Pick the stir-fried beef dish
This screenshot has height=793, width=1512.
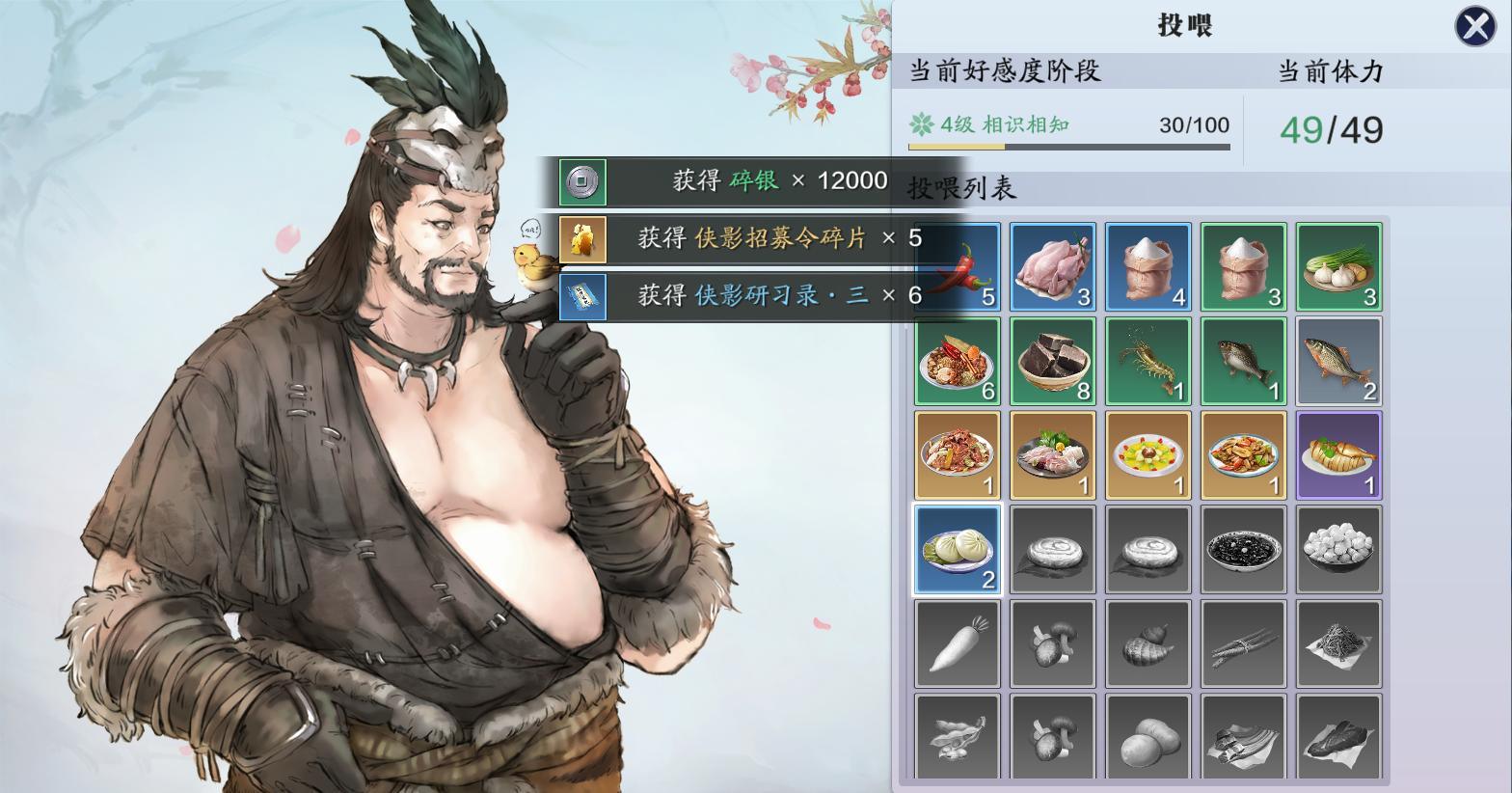coord(958,454)
